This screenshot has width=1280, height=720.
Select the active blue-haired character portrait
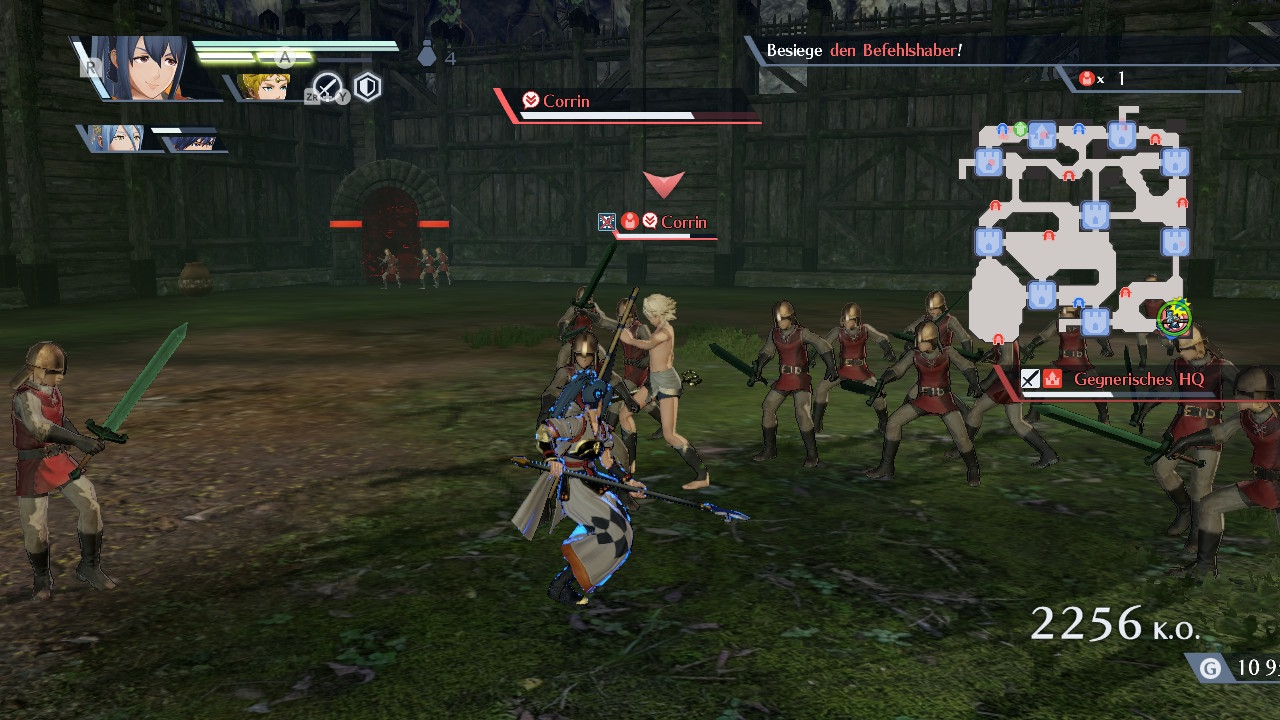coord(150,68)
